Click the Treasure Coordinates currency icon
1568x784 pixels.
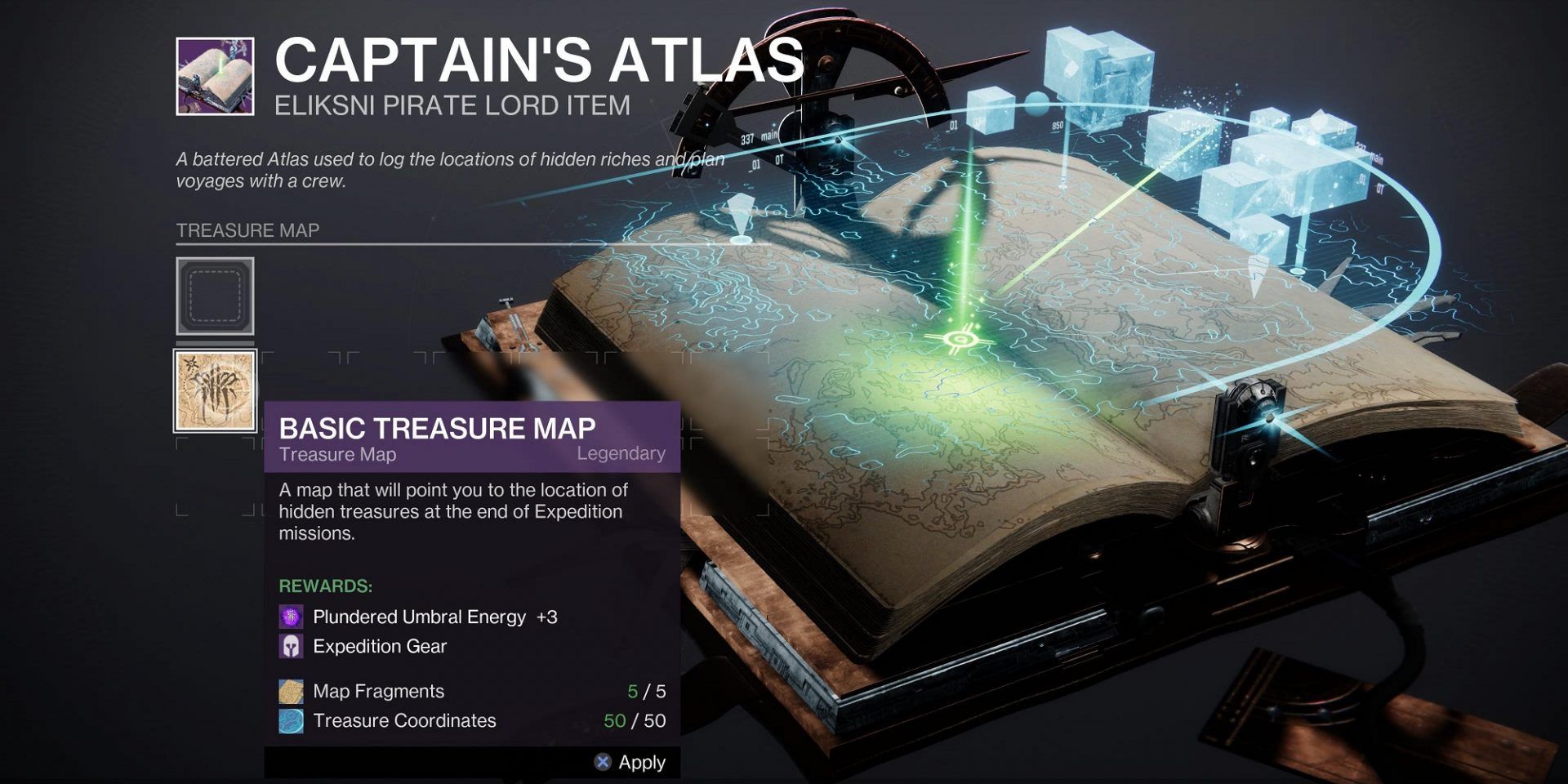(x=292, y=721)
